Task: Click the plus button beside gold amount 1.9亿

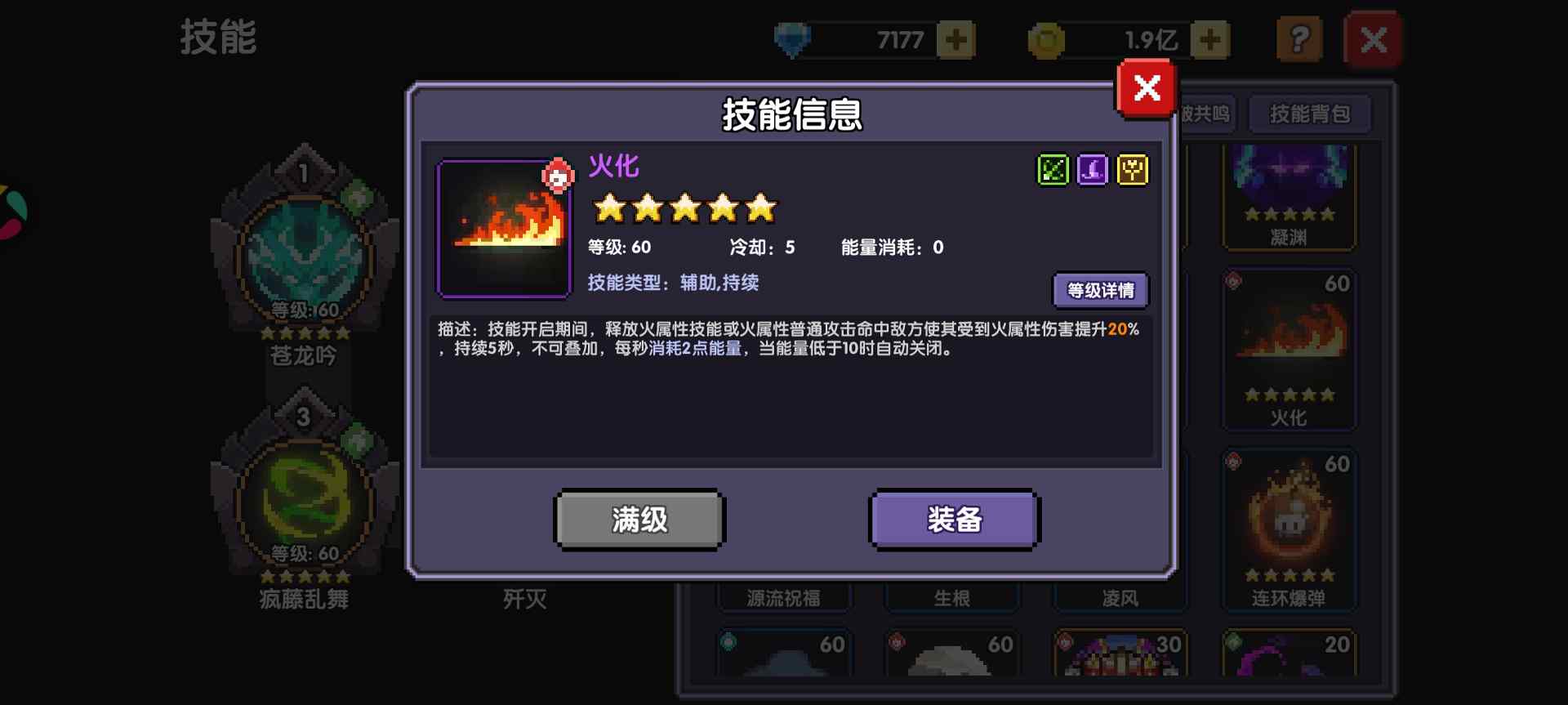Action: pos(1209,38)
